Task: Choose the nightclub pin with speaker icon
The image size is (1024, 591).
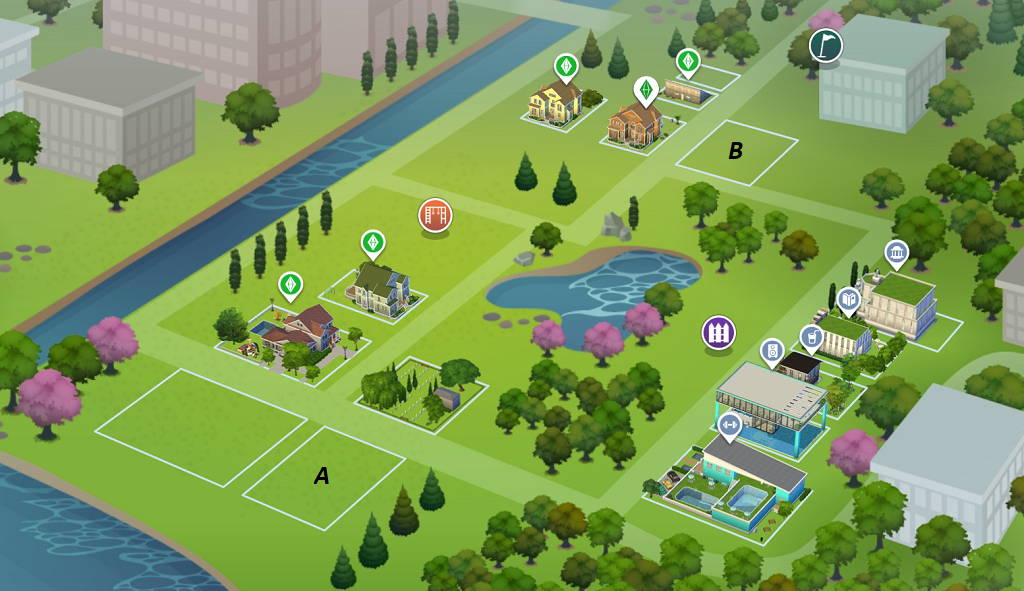Action: (x=772, y=351)
